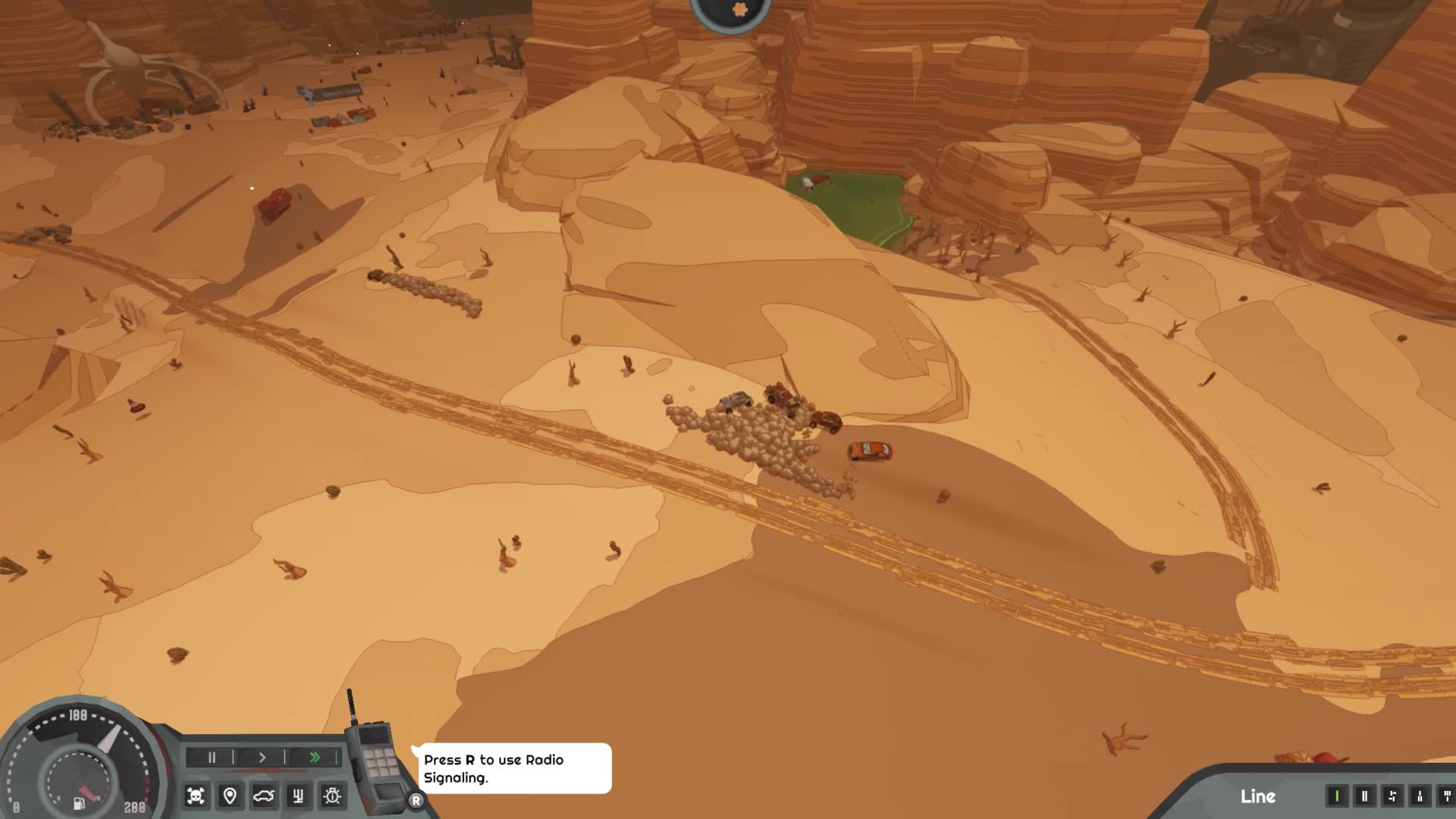Select the fork supply icon on the dashboard
Image resolution: width=1456 pixels, height=819 pixels.
(297, 798)
